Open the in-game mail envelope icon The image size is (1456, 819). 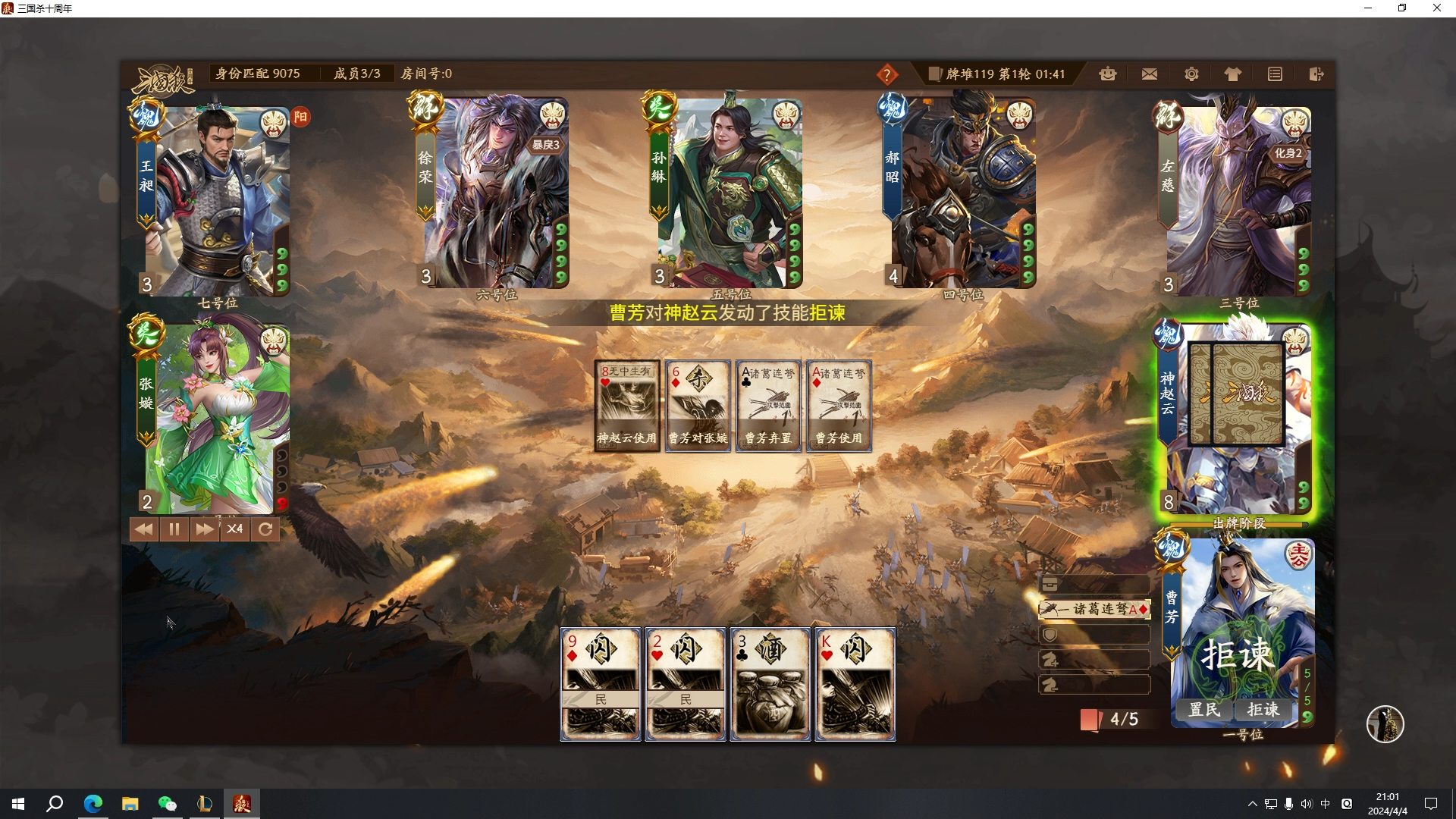coord(1150,74)
